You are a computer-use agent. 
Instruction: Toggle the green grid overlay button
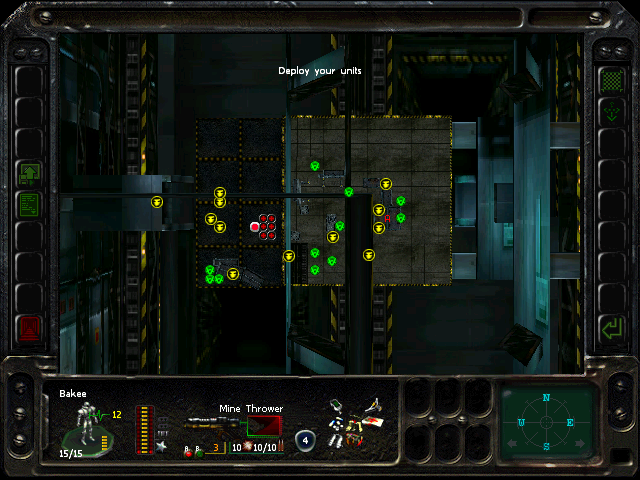pyautogui.click(x=610, y=79)
